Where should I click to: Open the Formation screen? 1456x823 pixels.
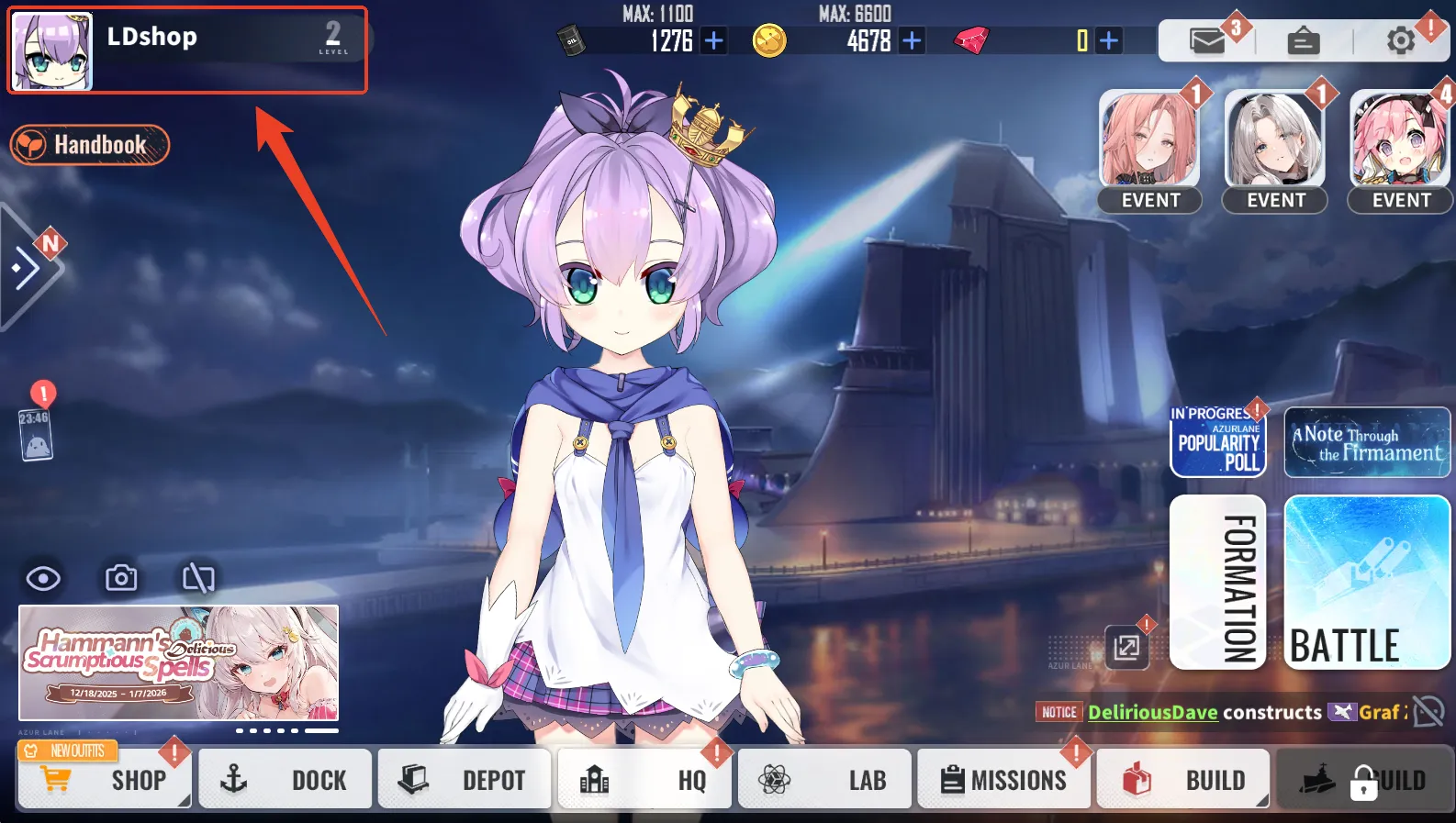pyautogui.click(x=1218, y=583)
